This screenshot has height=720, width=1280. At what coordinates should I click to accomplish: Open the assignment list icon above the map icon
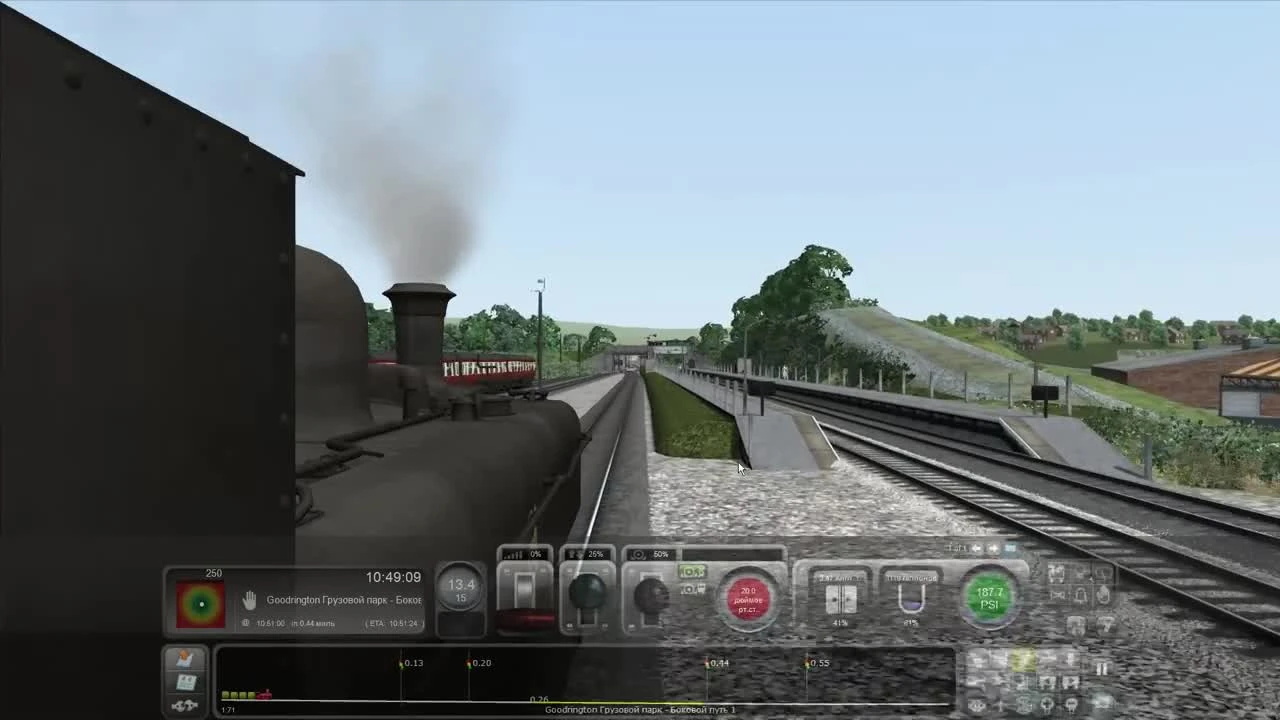pyautogui.click(x=187, y=657)
